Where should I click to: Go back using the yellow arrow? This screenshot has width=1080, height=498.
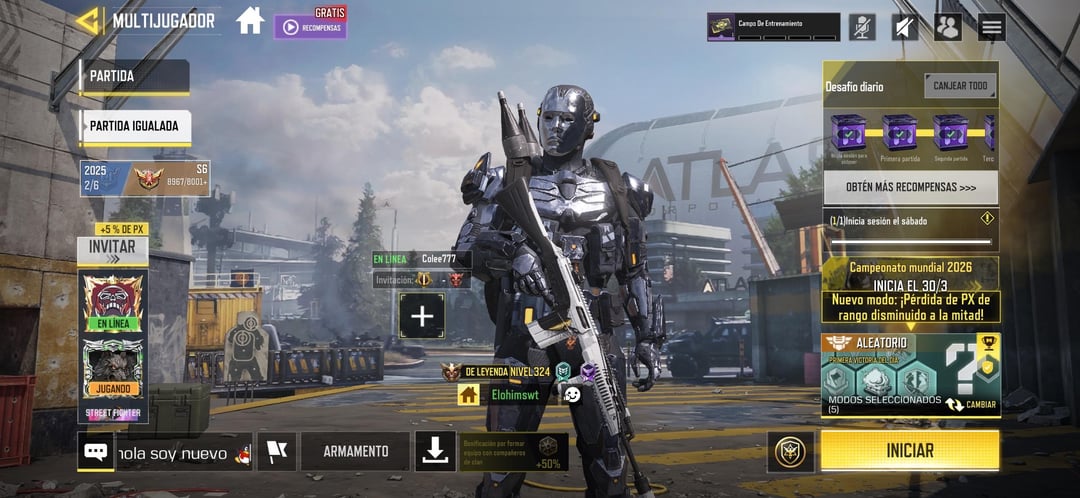tap(89, 21)
